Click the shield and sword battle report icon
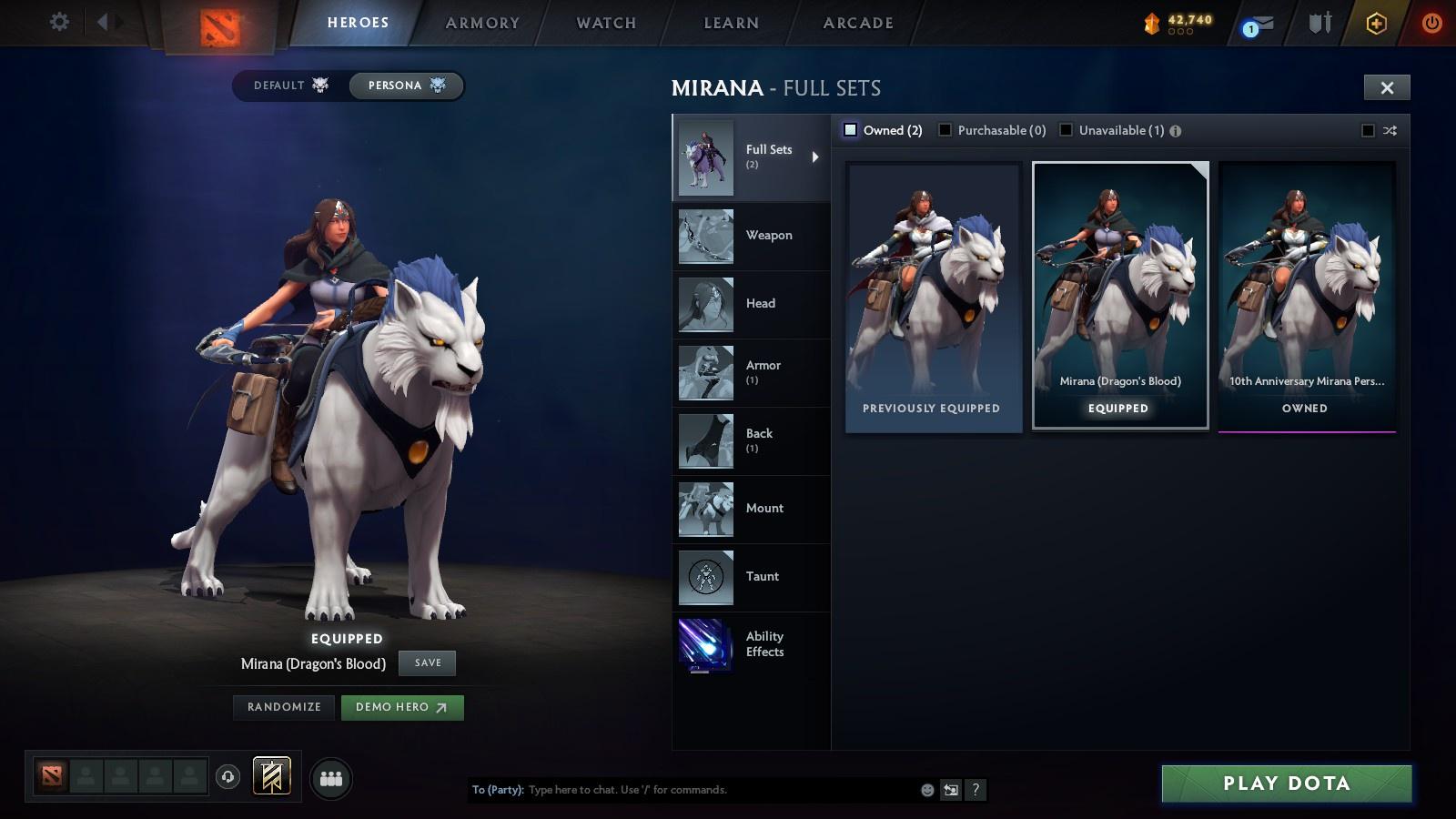The image size is (1456, 819). 1318,23
